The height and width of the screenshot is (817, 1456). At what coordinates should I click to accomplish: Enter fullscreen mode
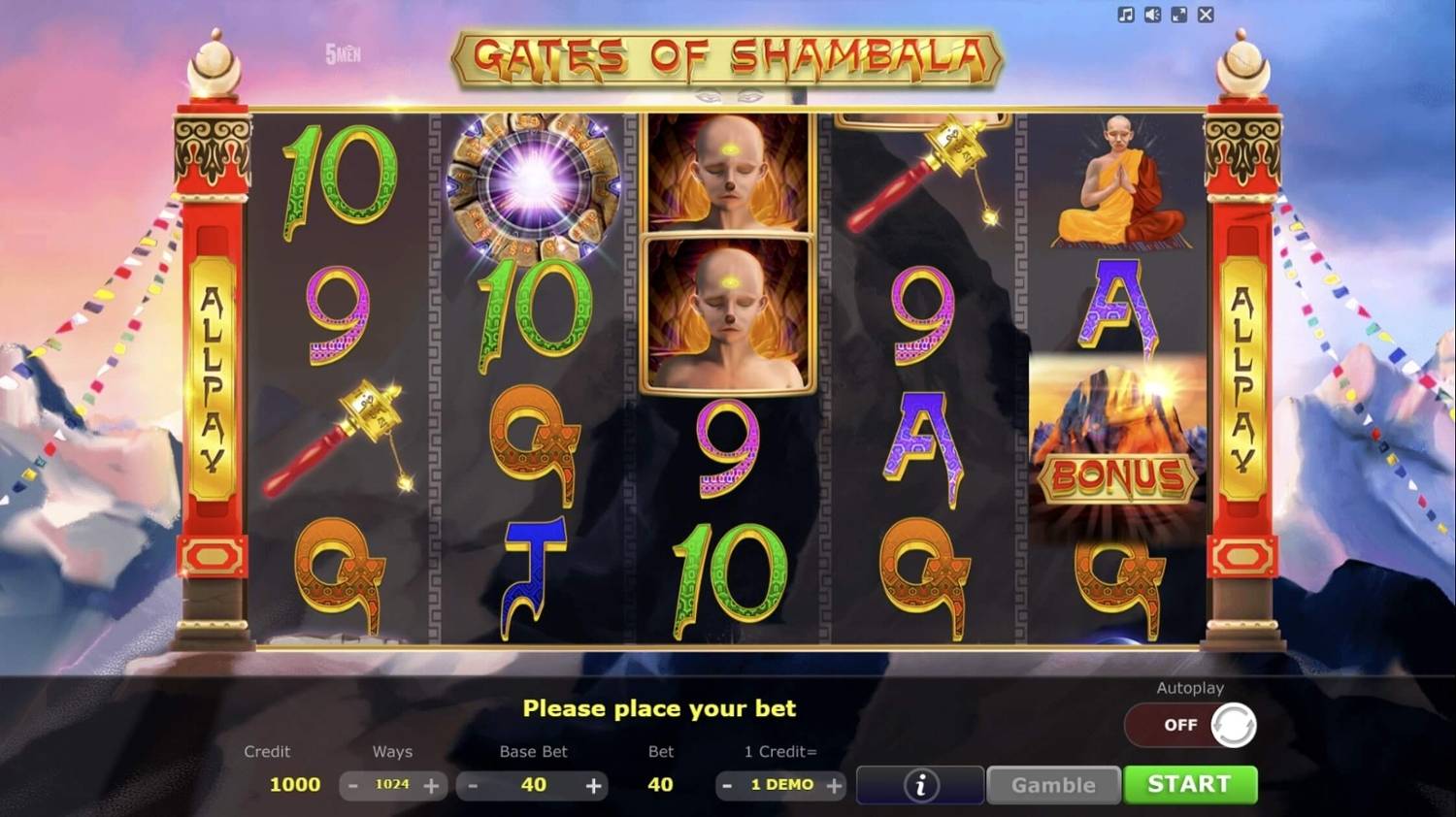click(x=1180, y=15)
